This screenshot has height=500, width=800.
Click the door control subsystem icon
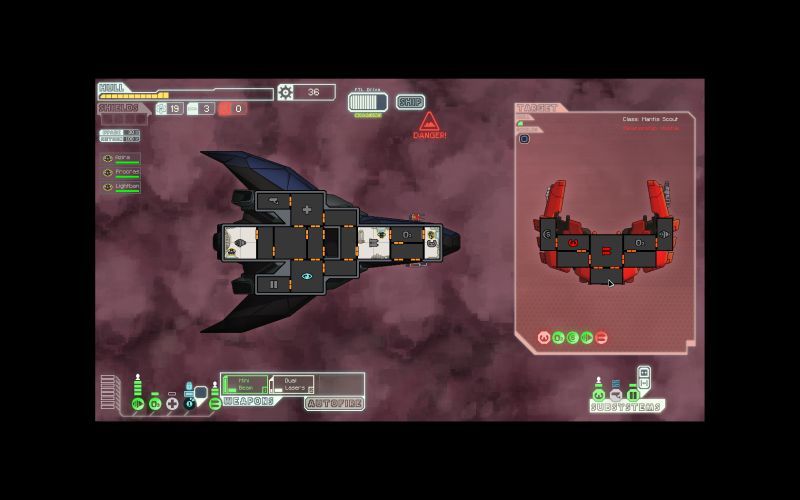coord(633,396)
